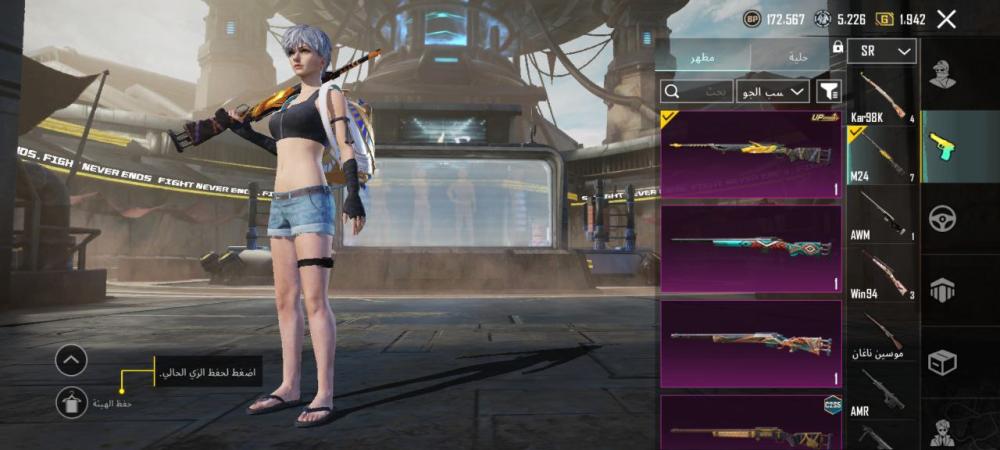
Task: Expand the up-arrow circle button
Action: tap(70, 360)
